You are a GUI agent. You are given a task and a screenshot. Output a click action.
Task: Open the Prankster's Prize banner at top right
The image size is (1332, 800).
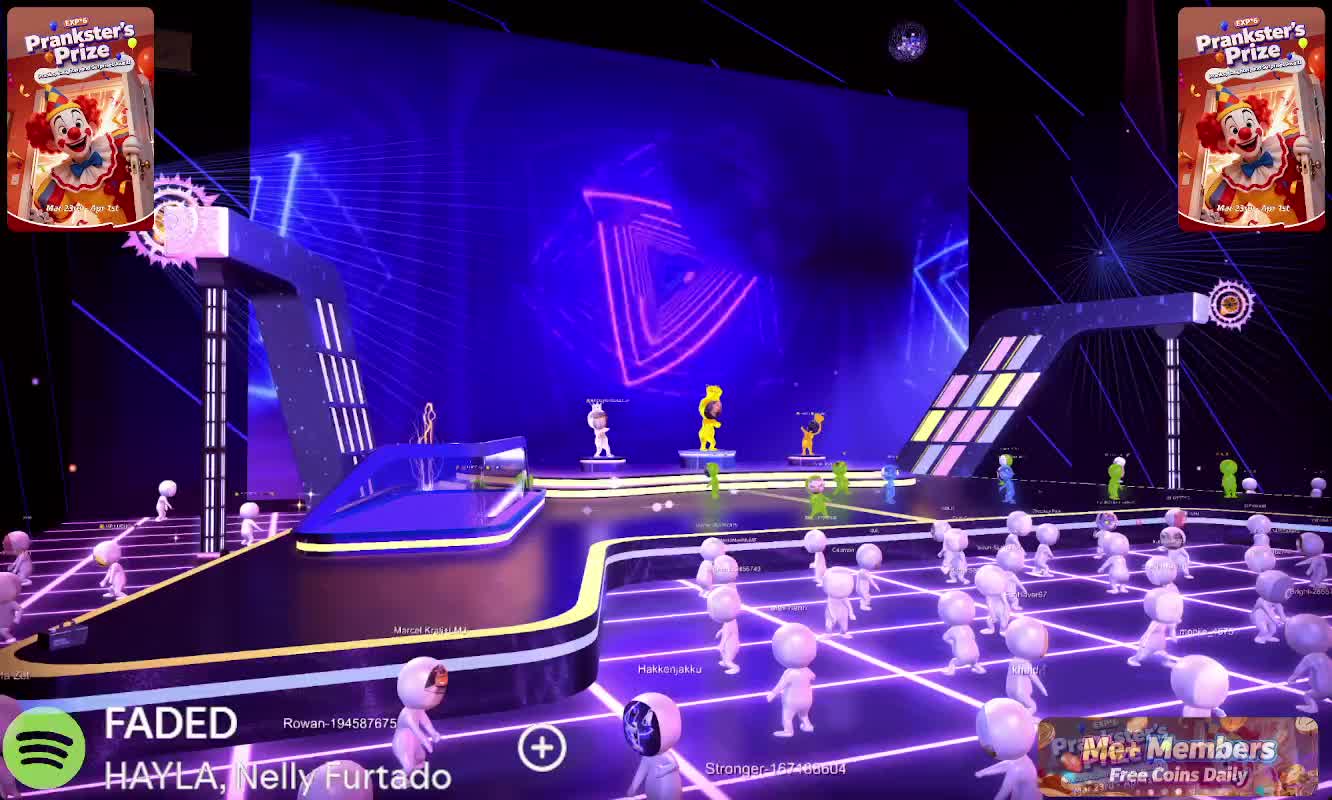tap(1251, 119)
